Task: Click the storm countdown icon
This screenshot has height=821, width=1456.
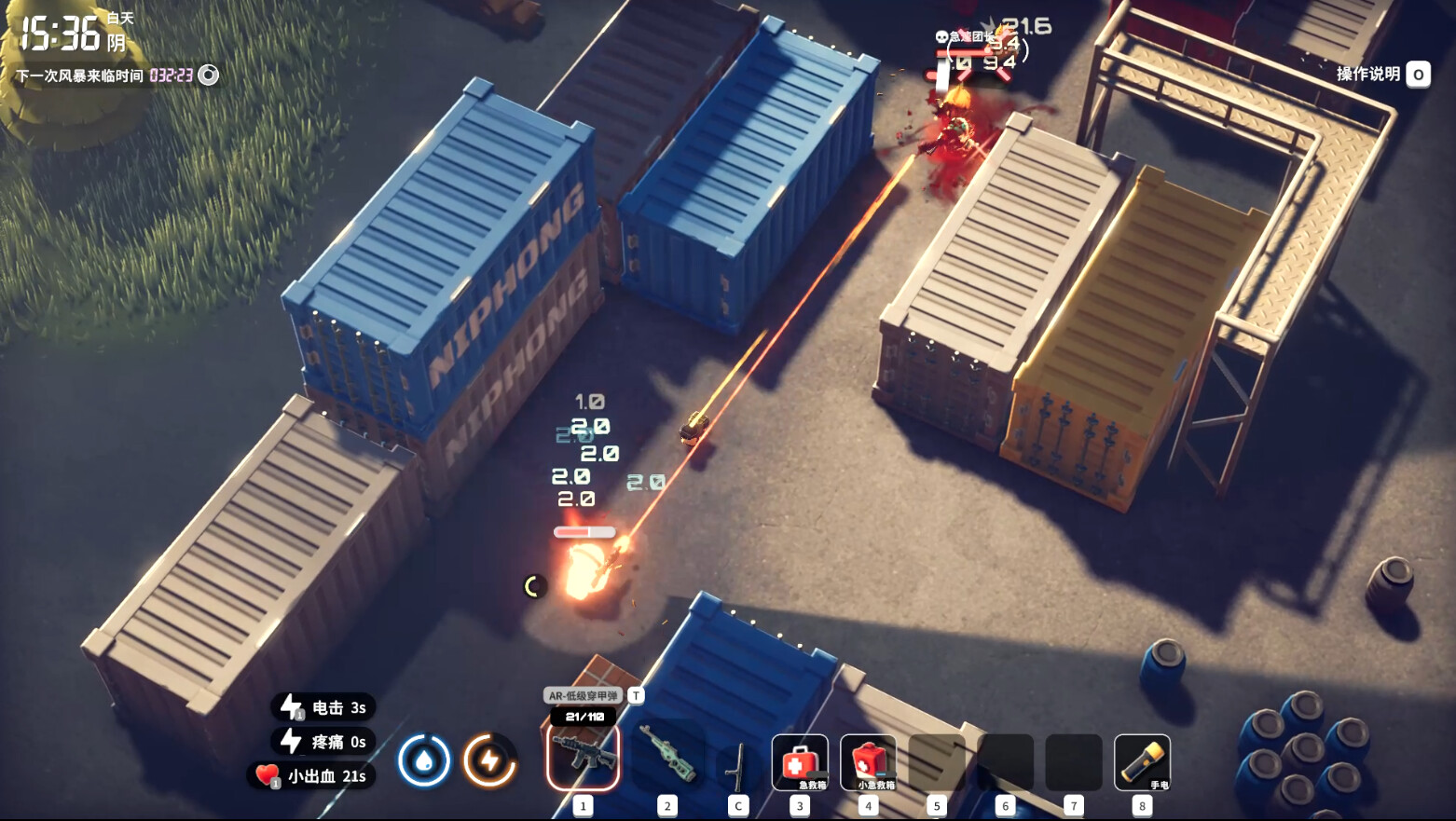Action: point(209,75)
